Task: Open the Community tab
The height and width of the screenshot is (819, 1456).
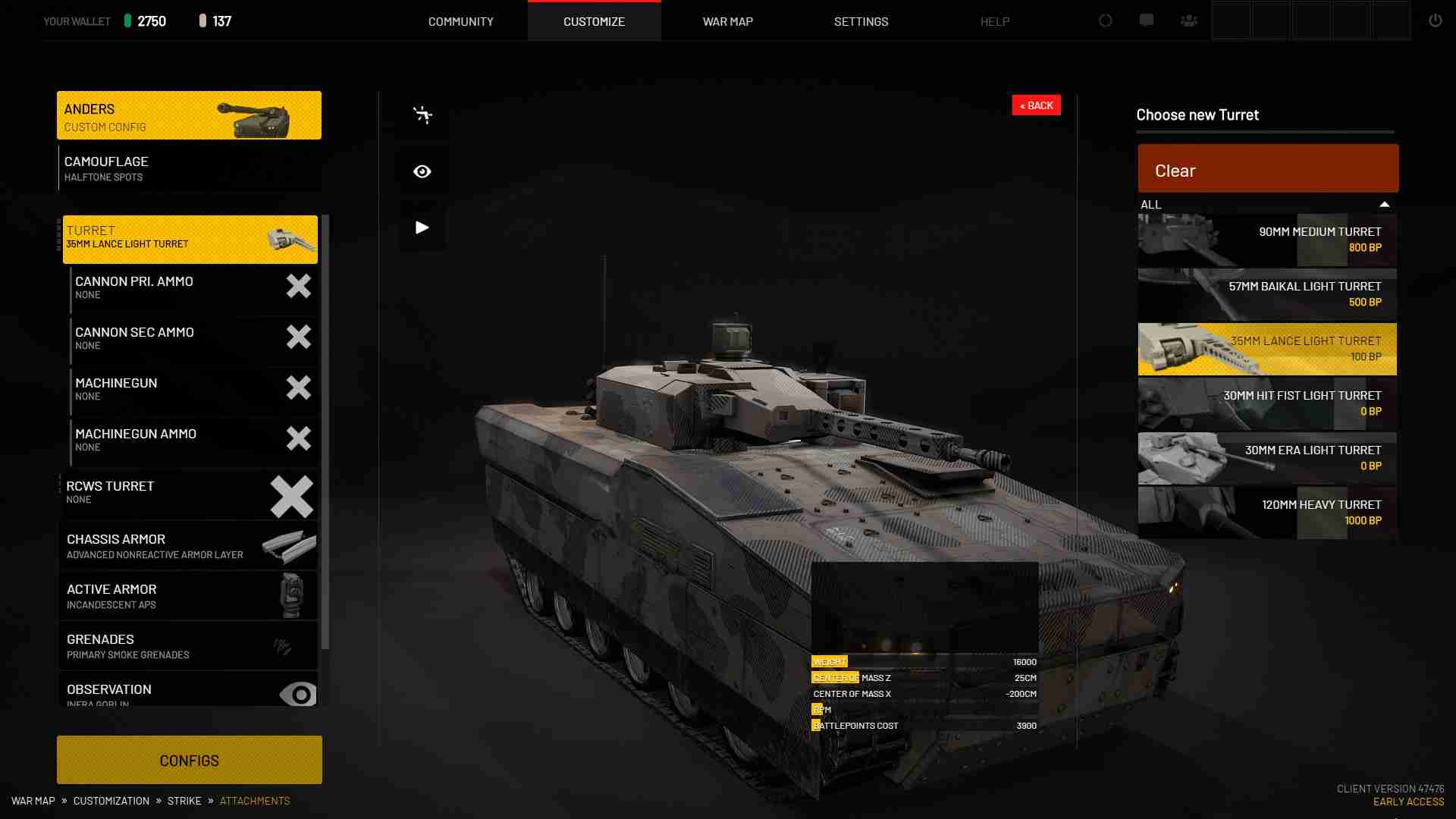Action: pyautogui.click(x=460, y=21)
